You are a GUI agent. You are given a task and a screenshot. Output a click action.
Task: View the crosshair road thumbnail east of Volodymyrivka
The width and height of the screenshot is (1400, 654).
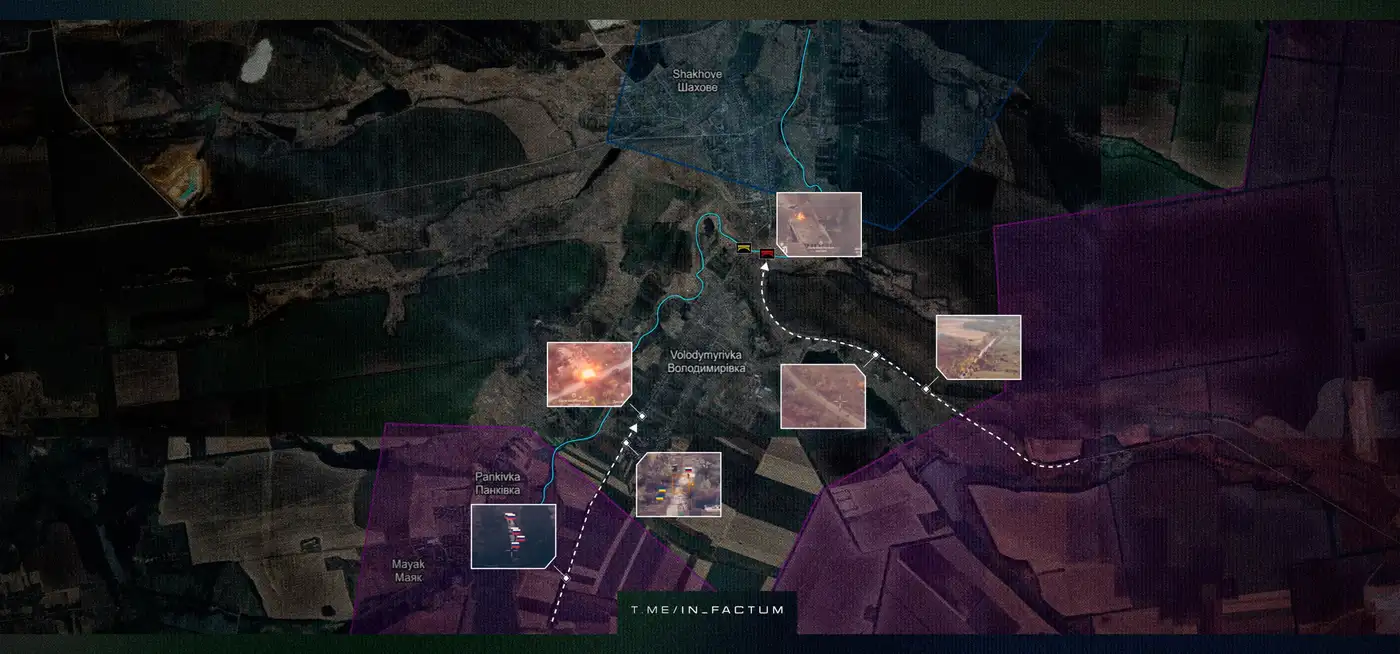822,396
